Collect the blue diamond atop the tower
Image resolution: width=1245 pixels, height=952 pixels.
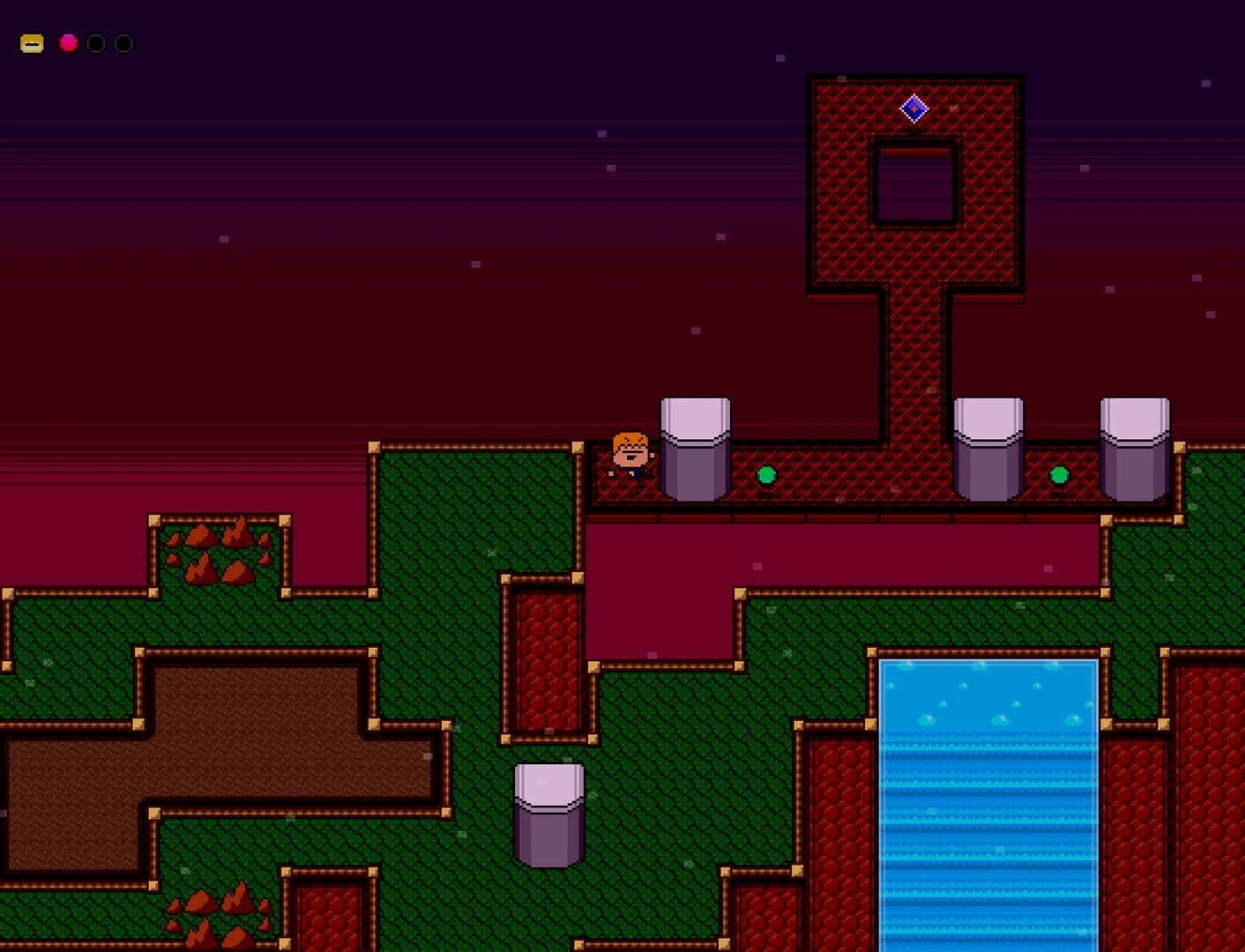tap(913, 107)
